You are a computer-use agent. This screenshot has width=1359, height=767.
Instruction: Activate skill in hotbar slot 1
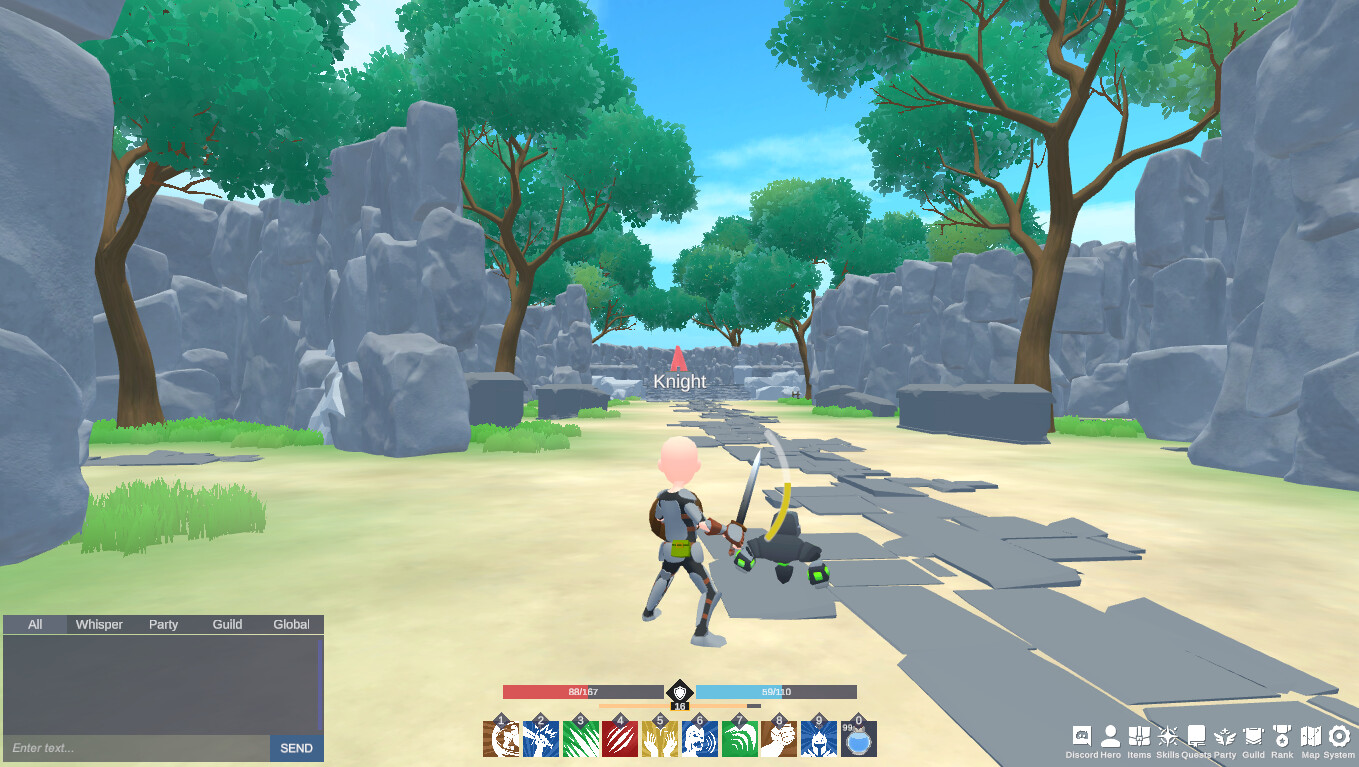coord(502,737)
